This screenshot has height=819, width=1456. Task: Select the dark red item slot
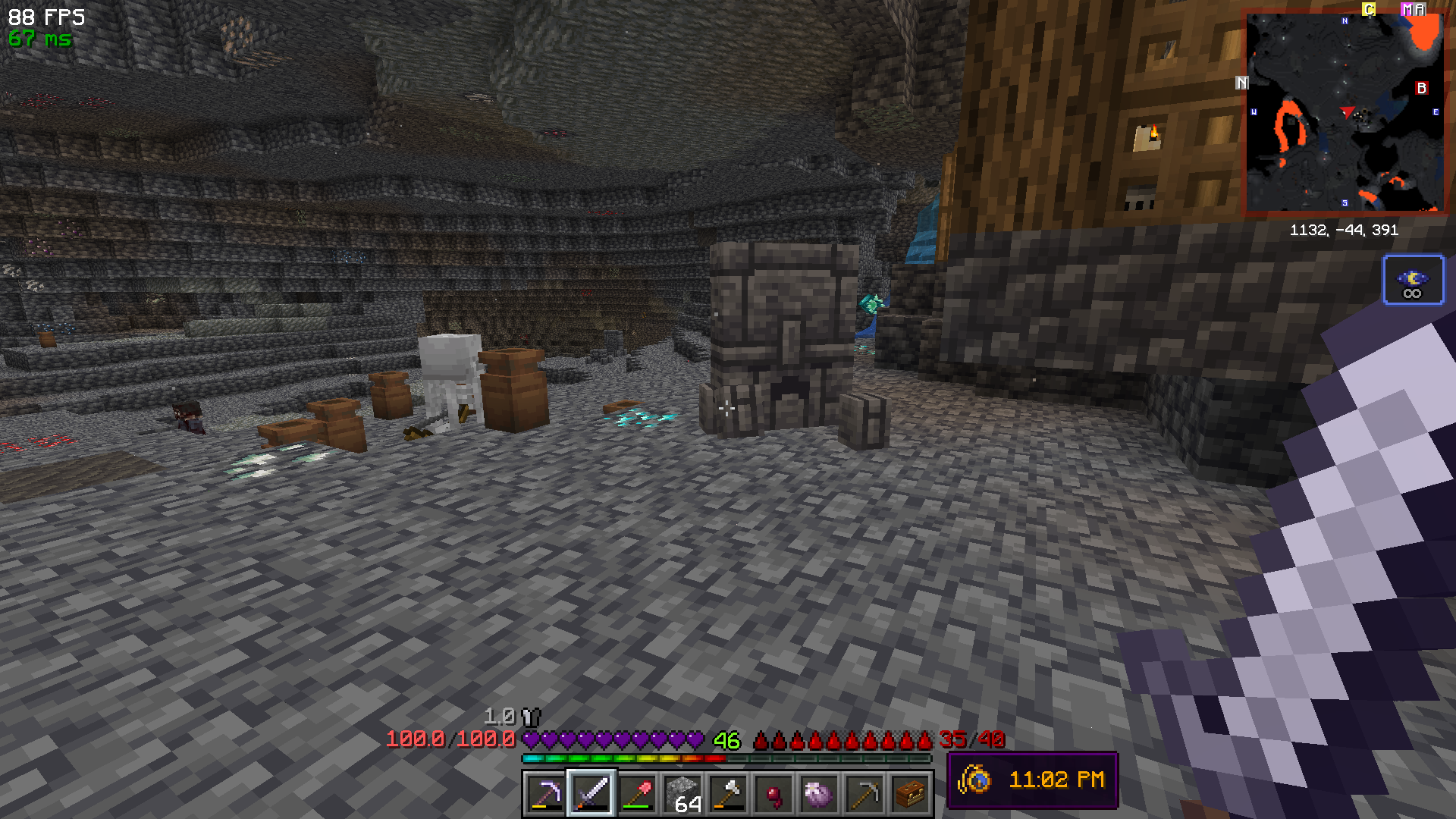pyautogui.click(x=773, y=794)
